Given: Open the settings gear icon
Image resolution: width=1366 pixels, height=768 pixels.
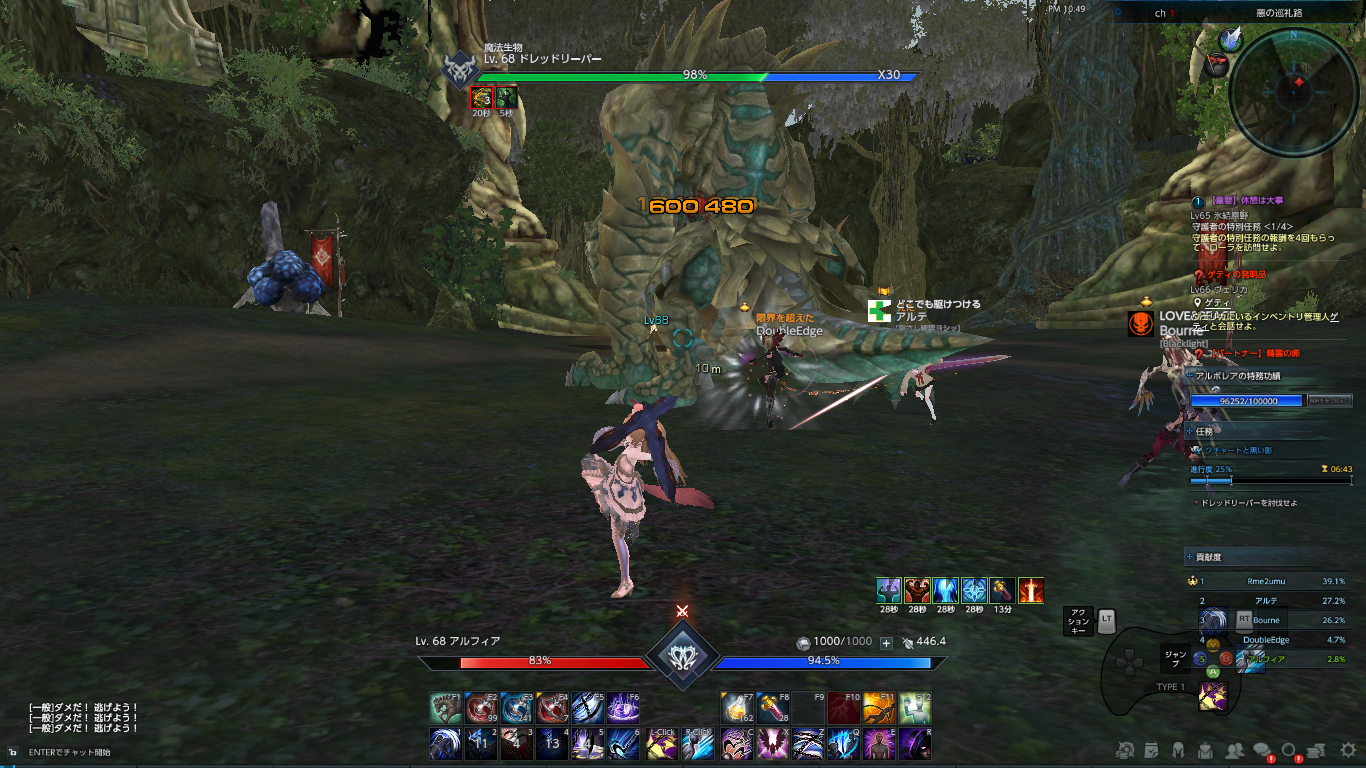Looking at the screenshot, I should [1347, 749].
